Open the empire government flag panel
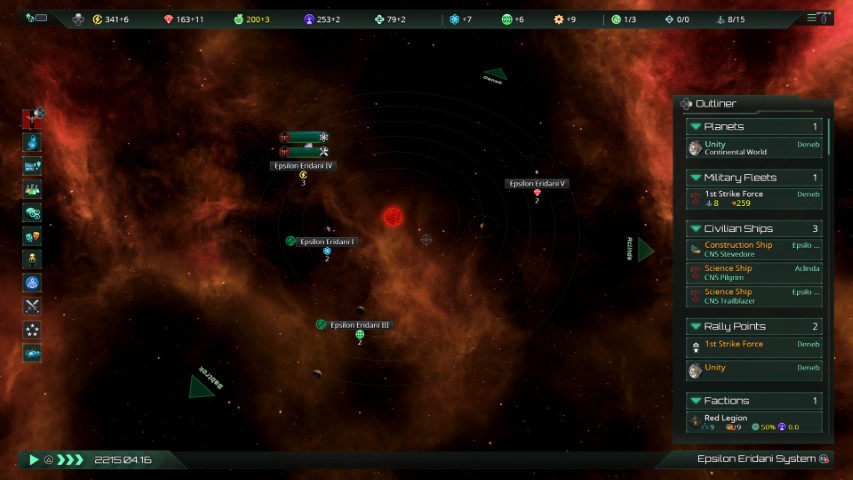The height and width of the screenshot is (480, 853). [32, 119]
